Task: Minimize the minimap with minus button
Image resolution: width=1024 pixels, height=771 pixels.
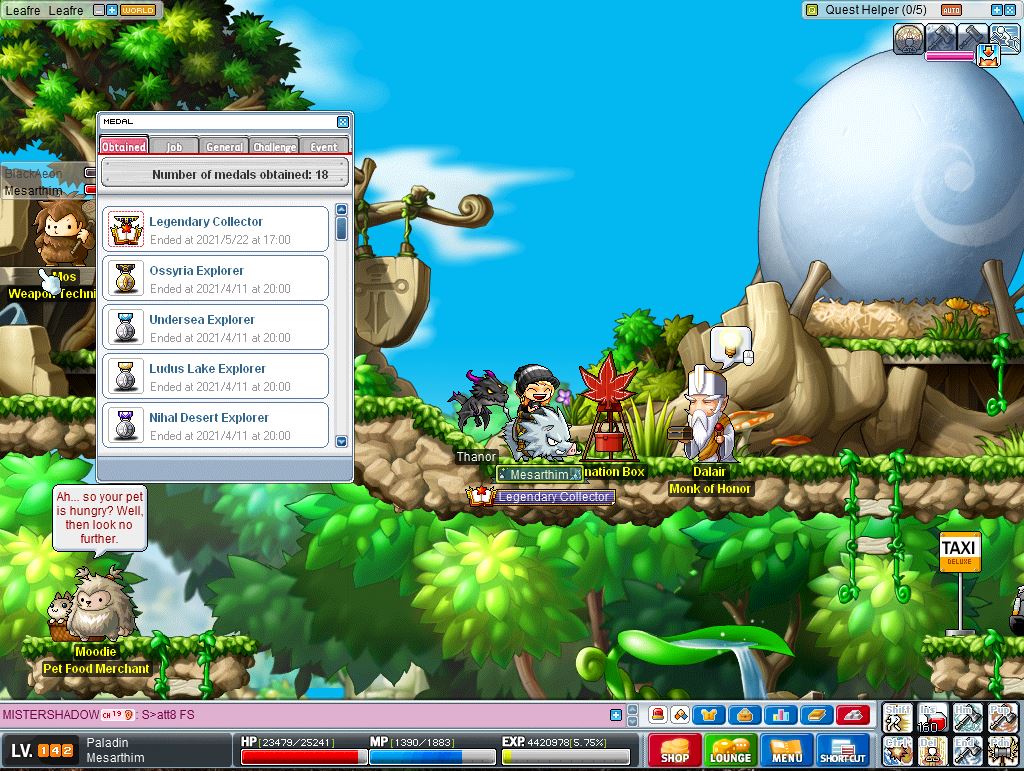Action: click(99, 10)
